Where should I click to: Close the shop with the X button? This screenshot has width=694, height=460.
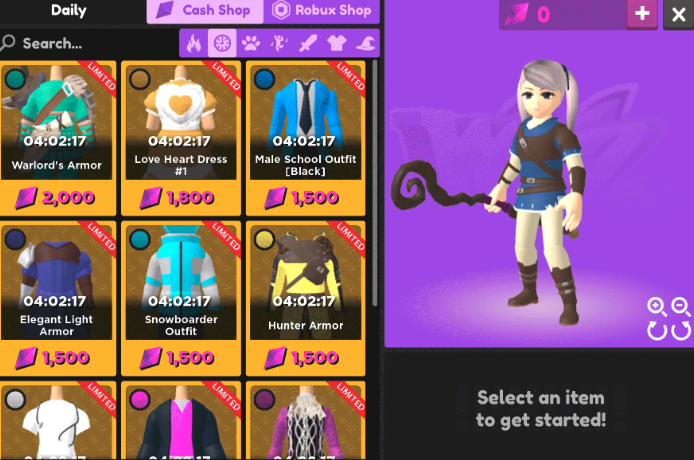coord(678,14)
